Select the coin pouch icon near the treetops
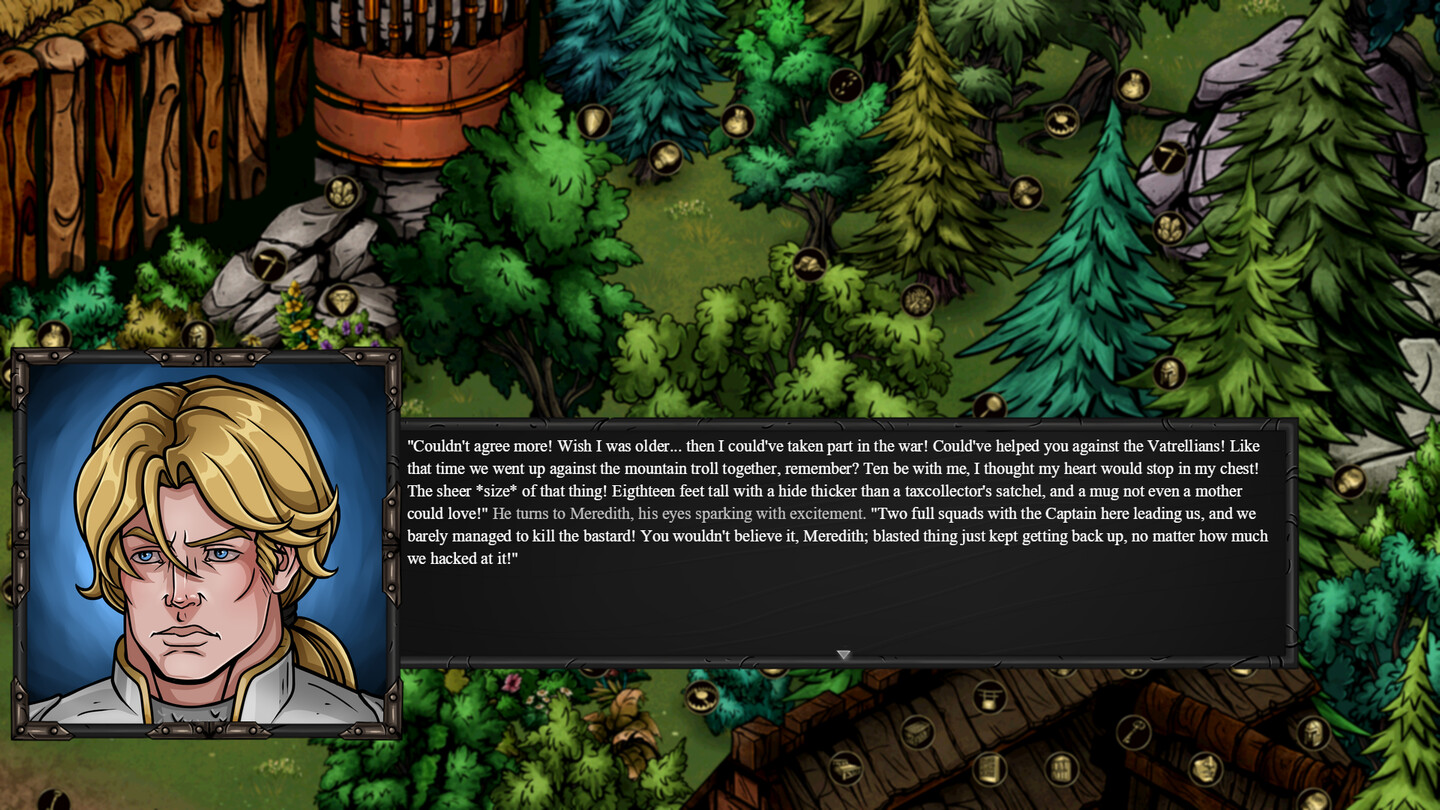This screenshot has width=1440, height=810. [737, 122]
